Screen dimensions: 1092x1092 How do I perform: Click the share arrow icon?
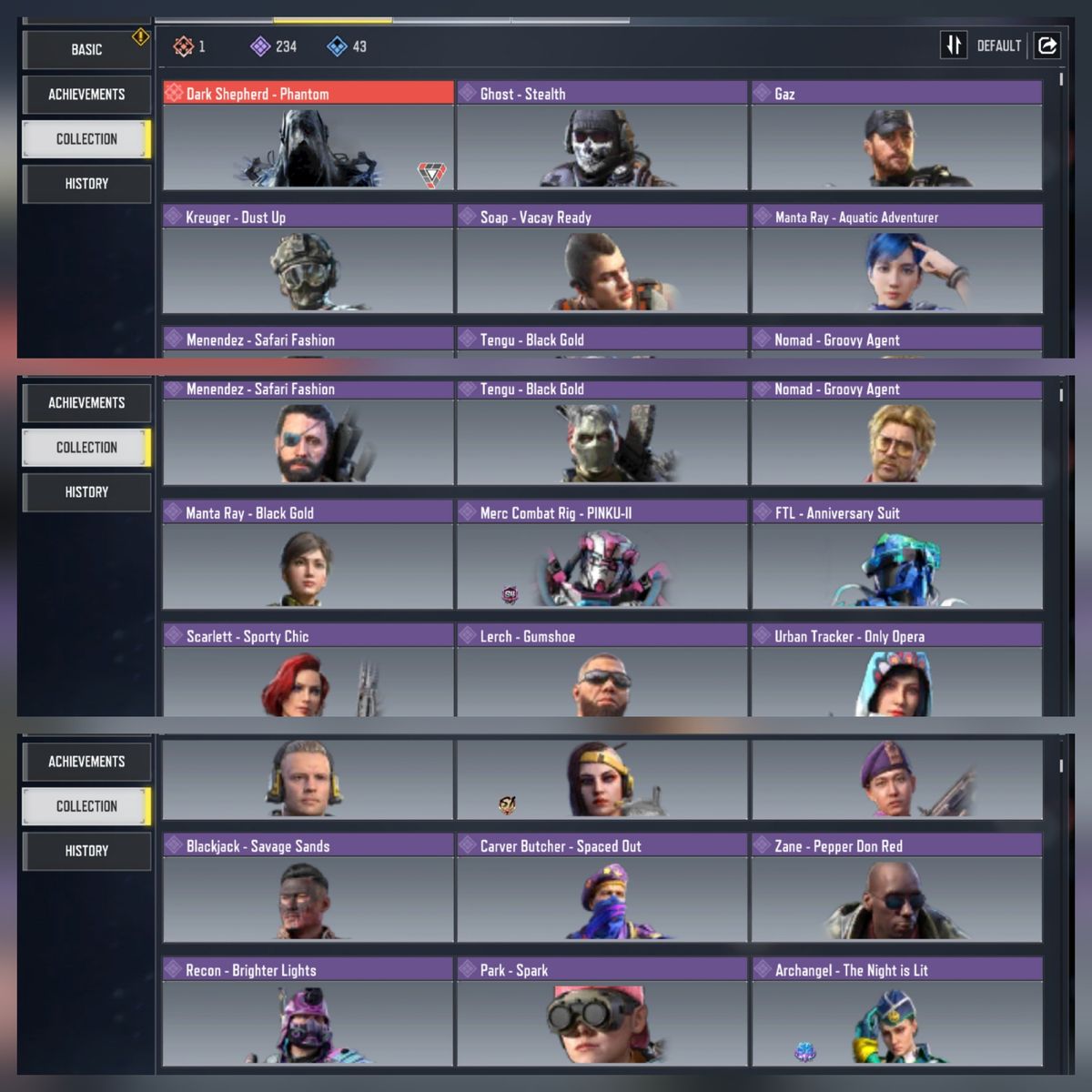pyautogui.click(x=1047, y=45)
